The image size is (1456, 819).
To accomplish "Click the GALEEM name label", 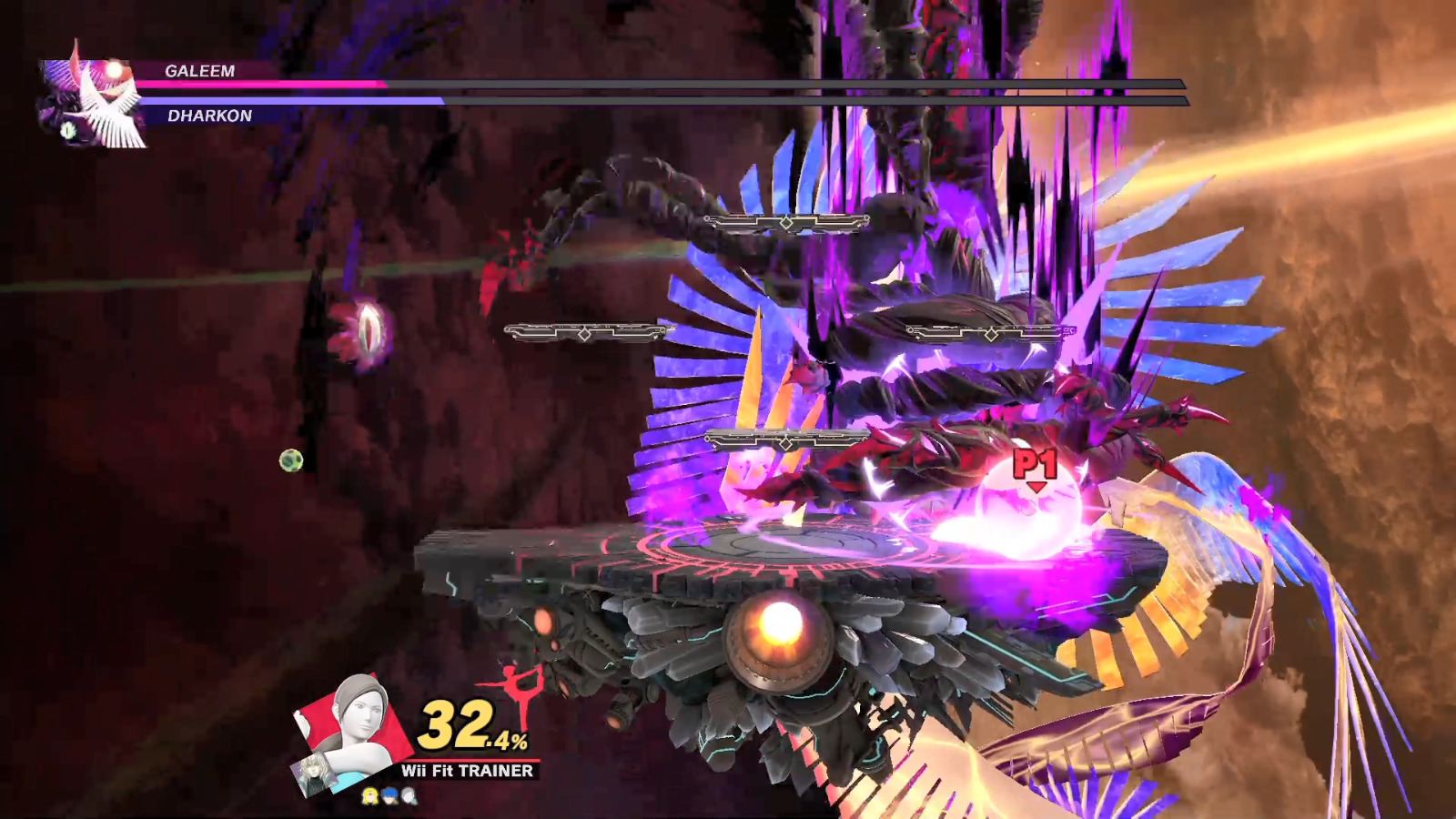I will (x=202, y=70).
